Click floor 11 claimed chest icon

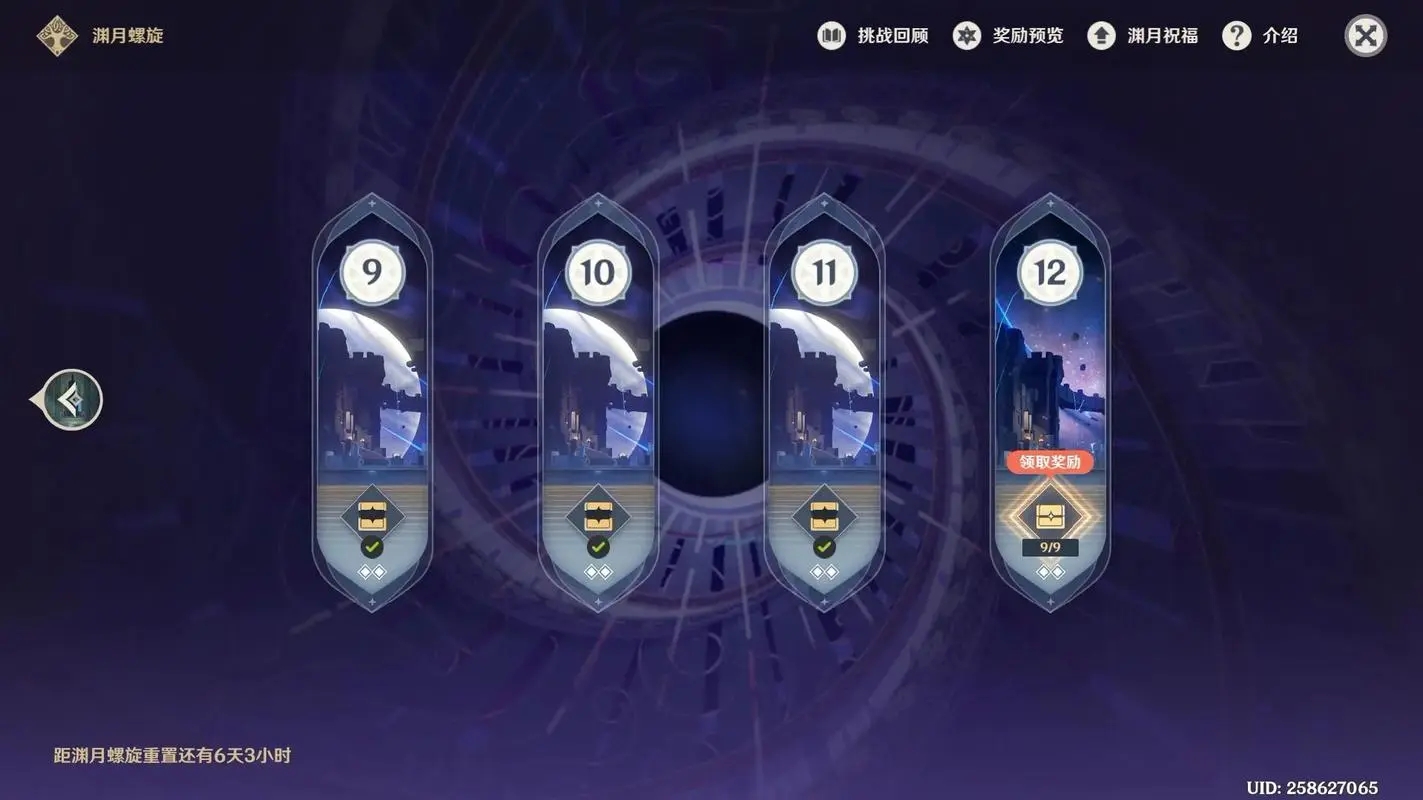[824, 517]
